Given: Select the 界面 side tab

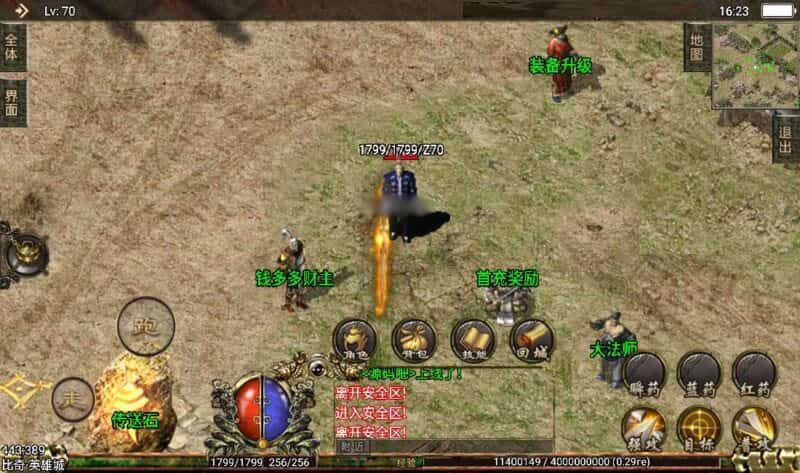Looking at the screenshot, I should 12,102.
